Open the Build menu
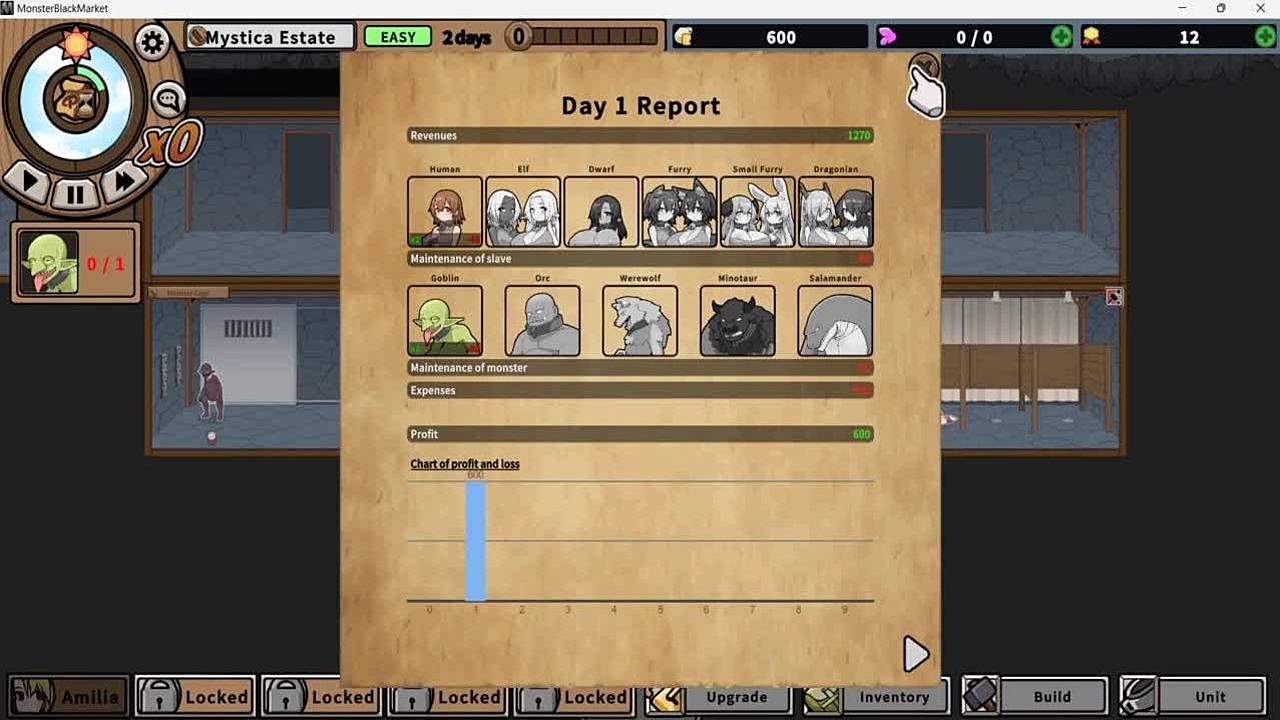 click(x=1036, y=697)
